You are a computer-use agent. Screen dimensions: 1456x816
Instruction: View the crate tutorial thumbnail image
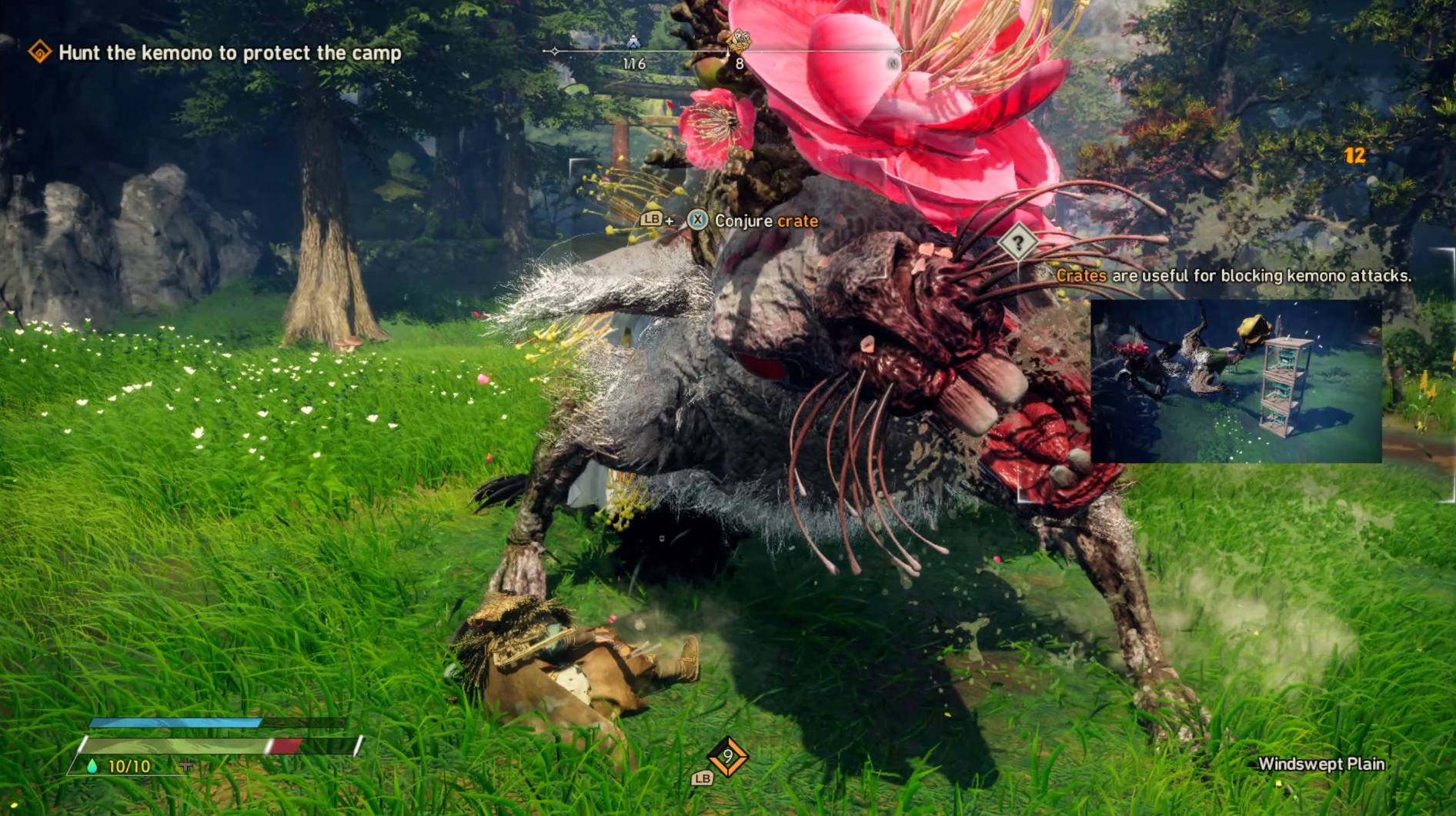coord(1236,381)
